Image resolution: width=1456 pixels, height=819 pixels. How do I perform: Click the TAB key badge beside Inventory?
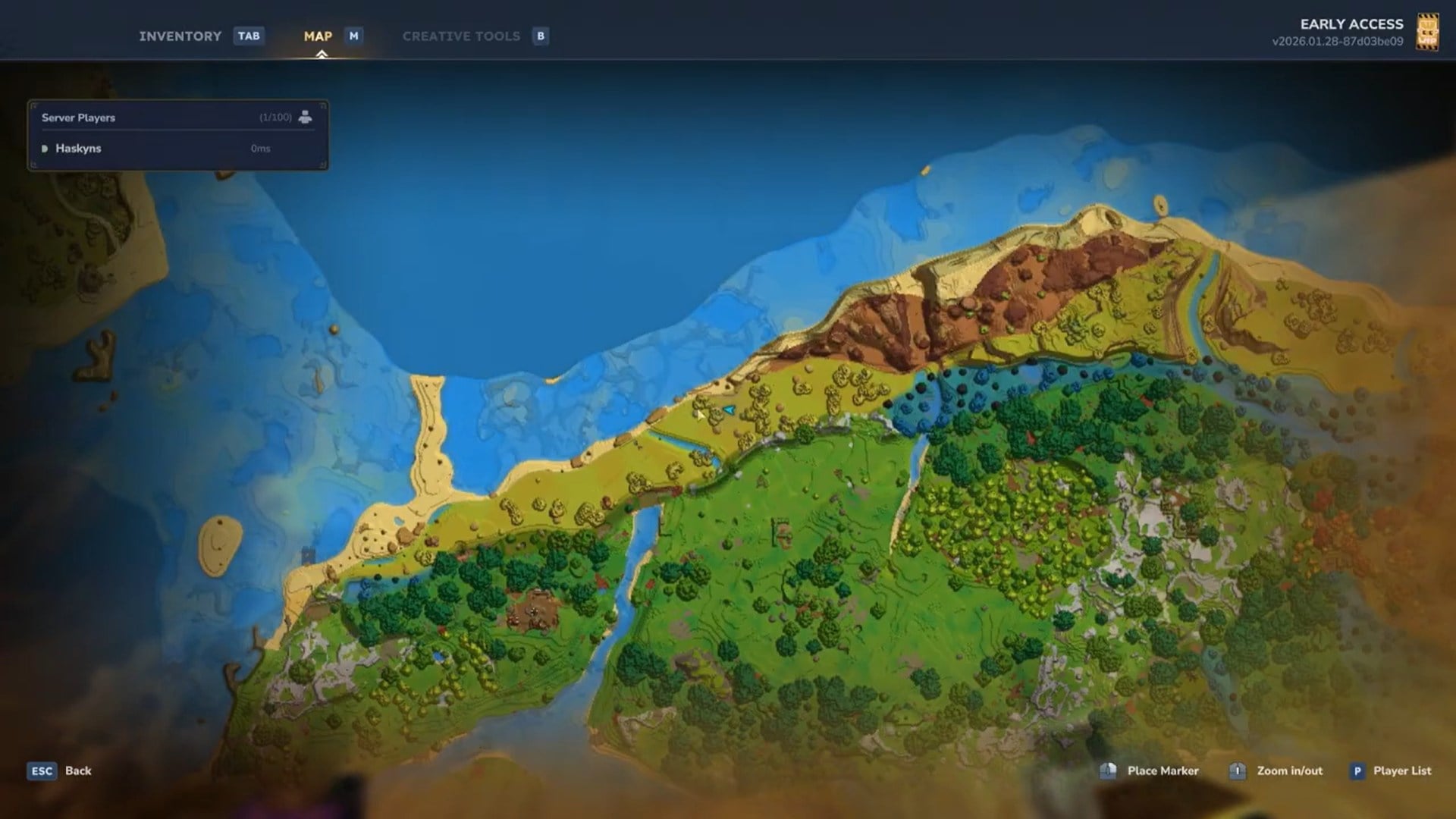[x=248, y=36]
